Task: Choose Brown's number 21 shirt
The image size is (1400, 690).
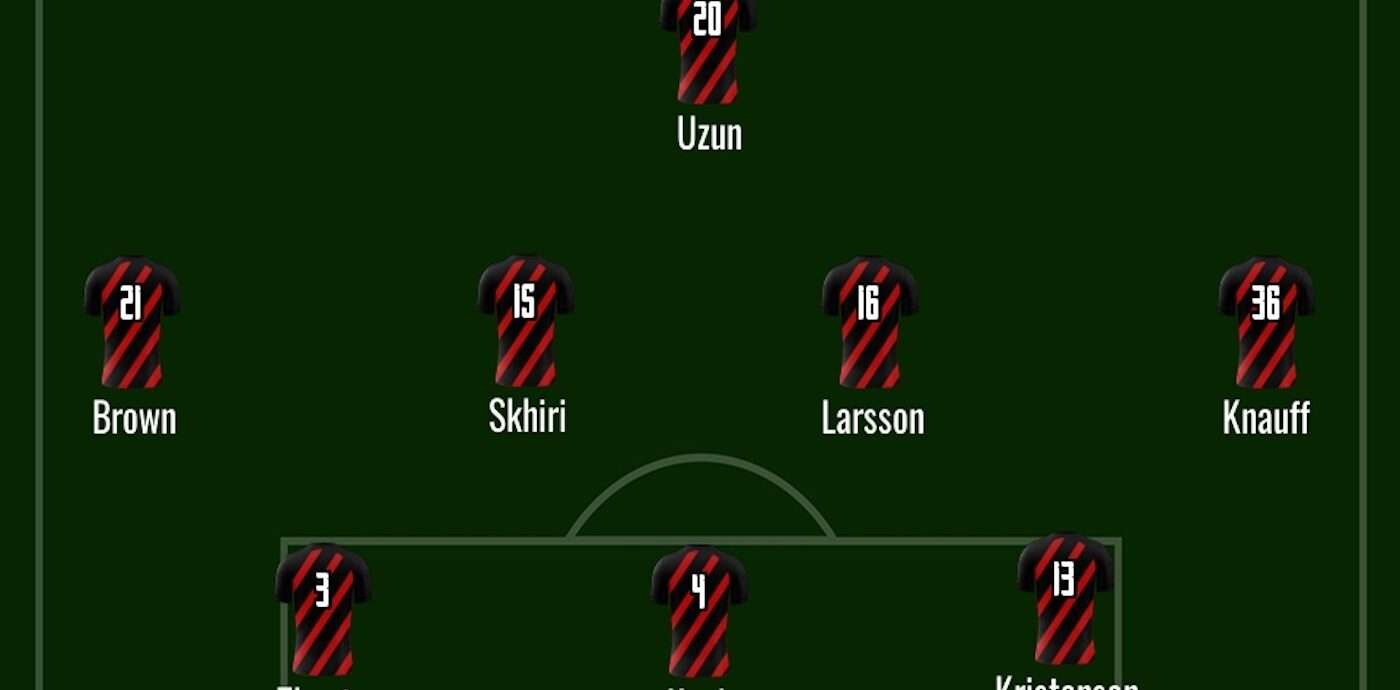Action: click(132, 322)
